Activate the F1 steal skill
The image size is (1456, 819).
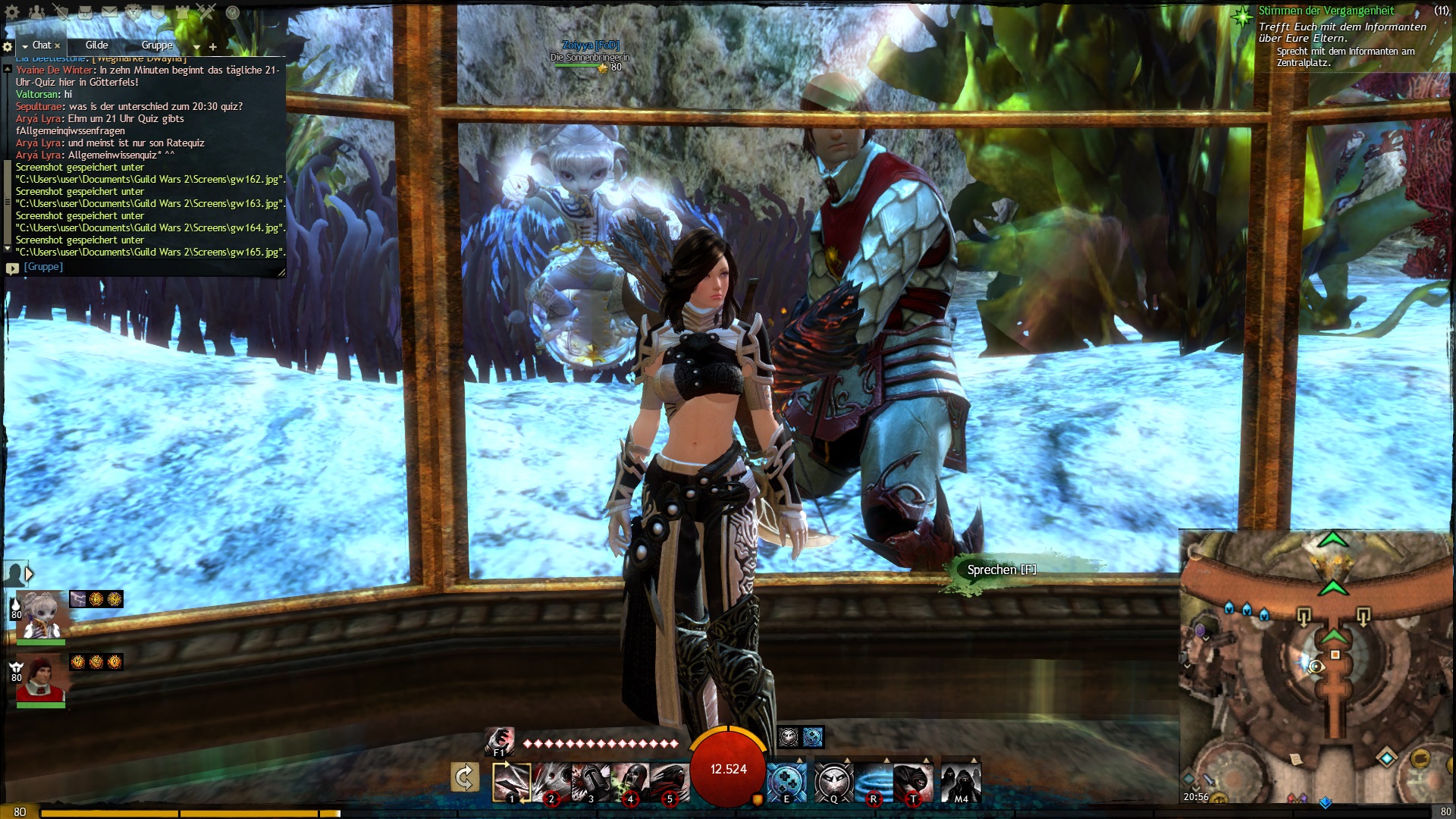[x=499, y=742]
